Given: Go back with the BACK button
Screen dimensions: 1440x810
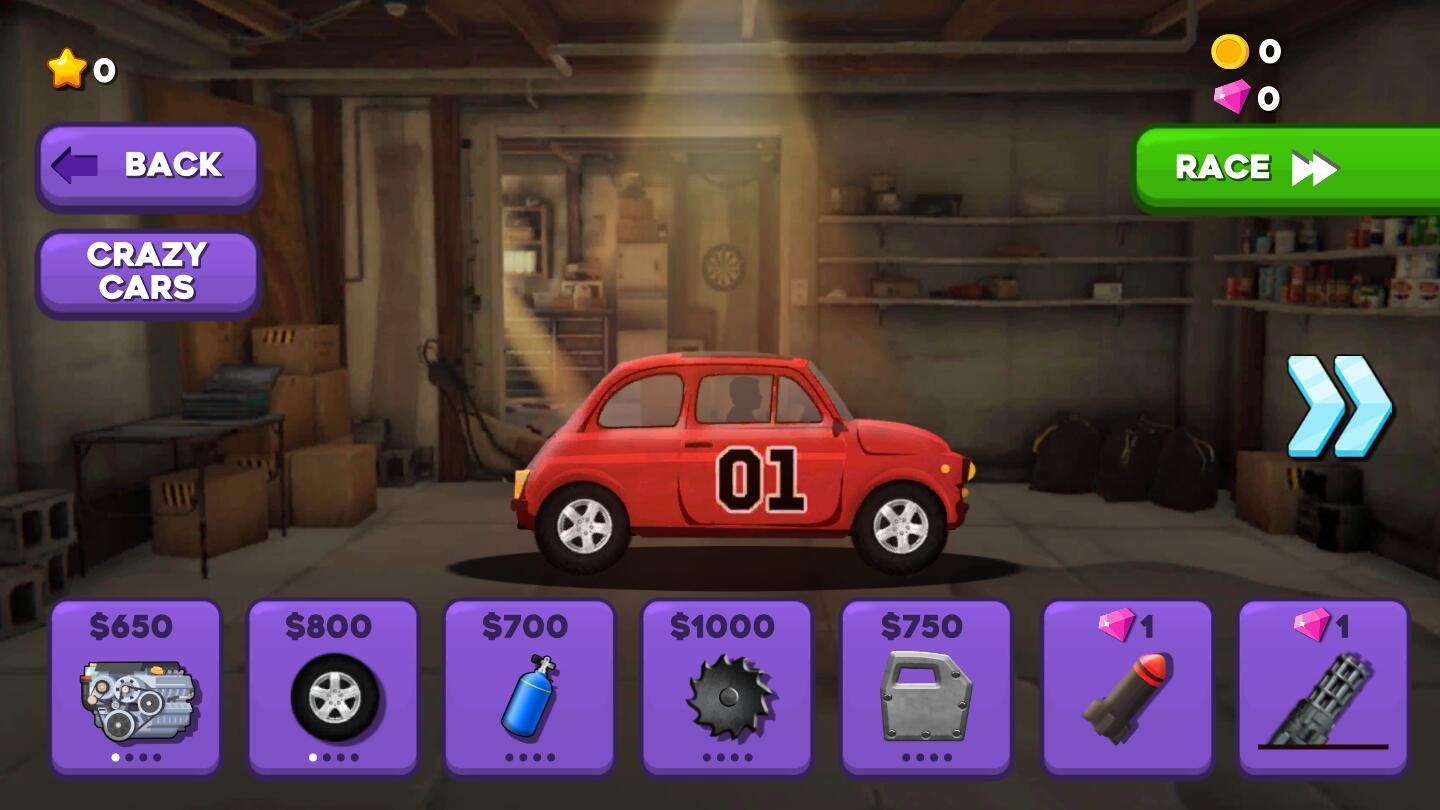Looking at the screenshot, I should coord(148,166).
